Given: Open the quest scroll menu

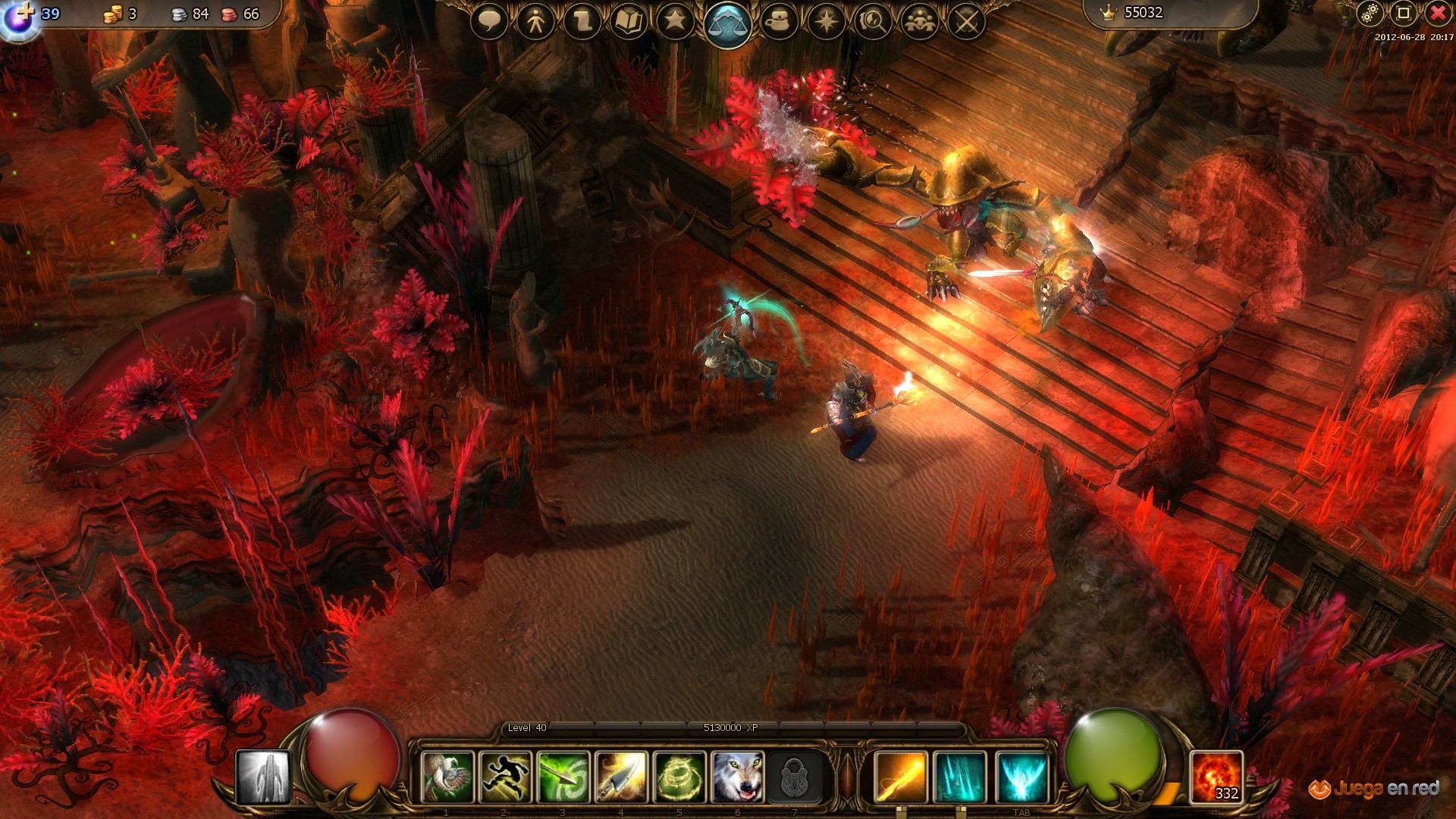Looking at the screenshot, I should coord(583,21).
